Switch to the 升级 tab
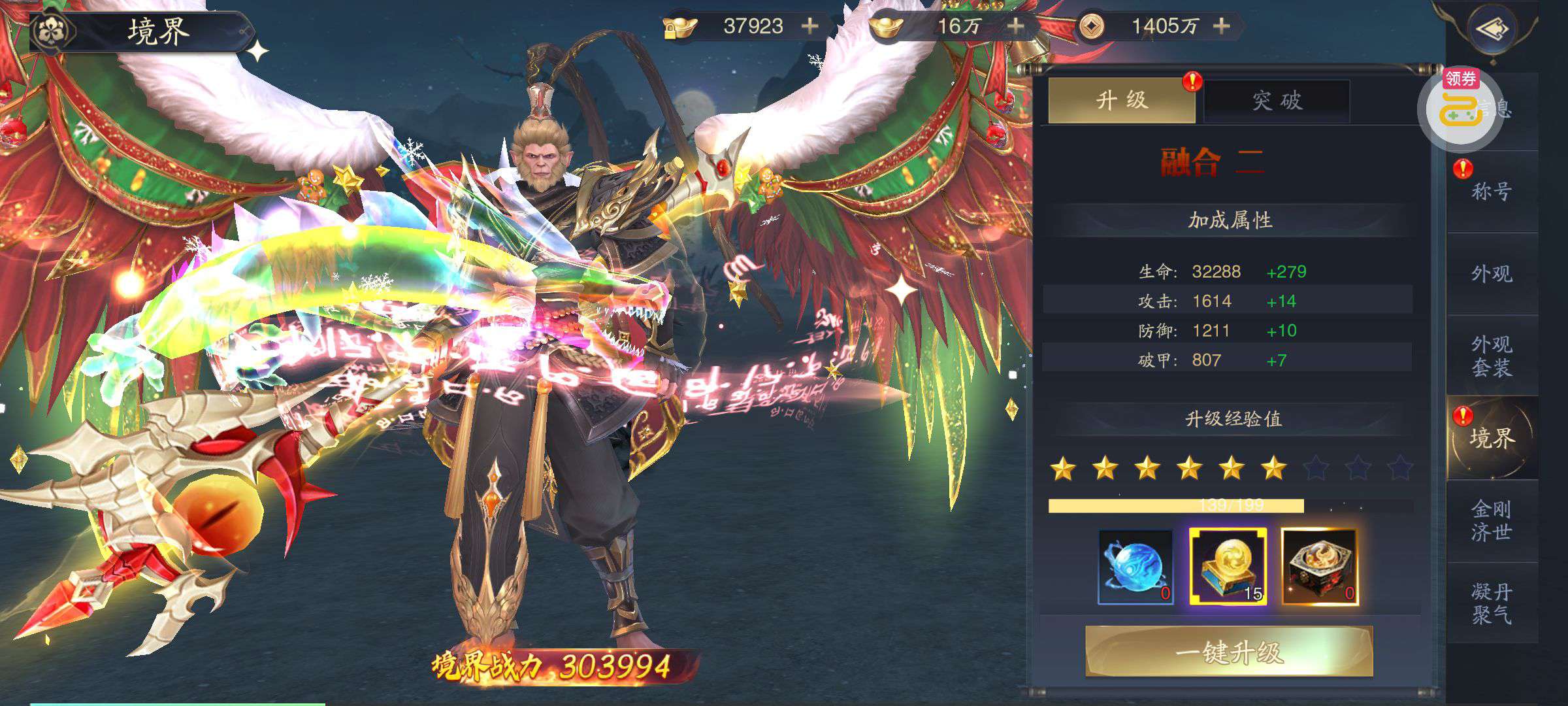 pos(1121,101)
